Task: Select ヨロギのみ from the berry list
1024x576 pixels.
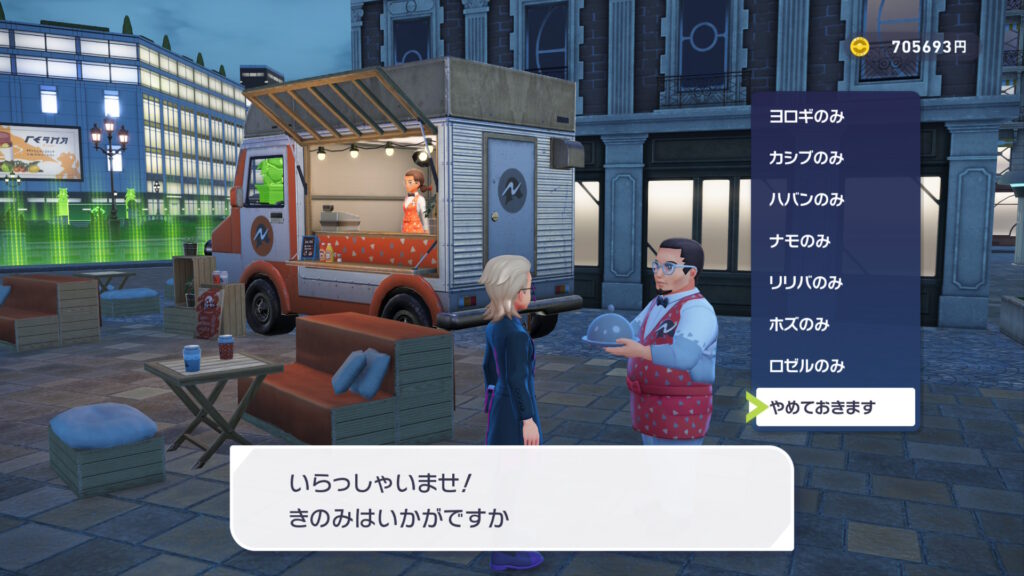Action: 835,116
